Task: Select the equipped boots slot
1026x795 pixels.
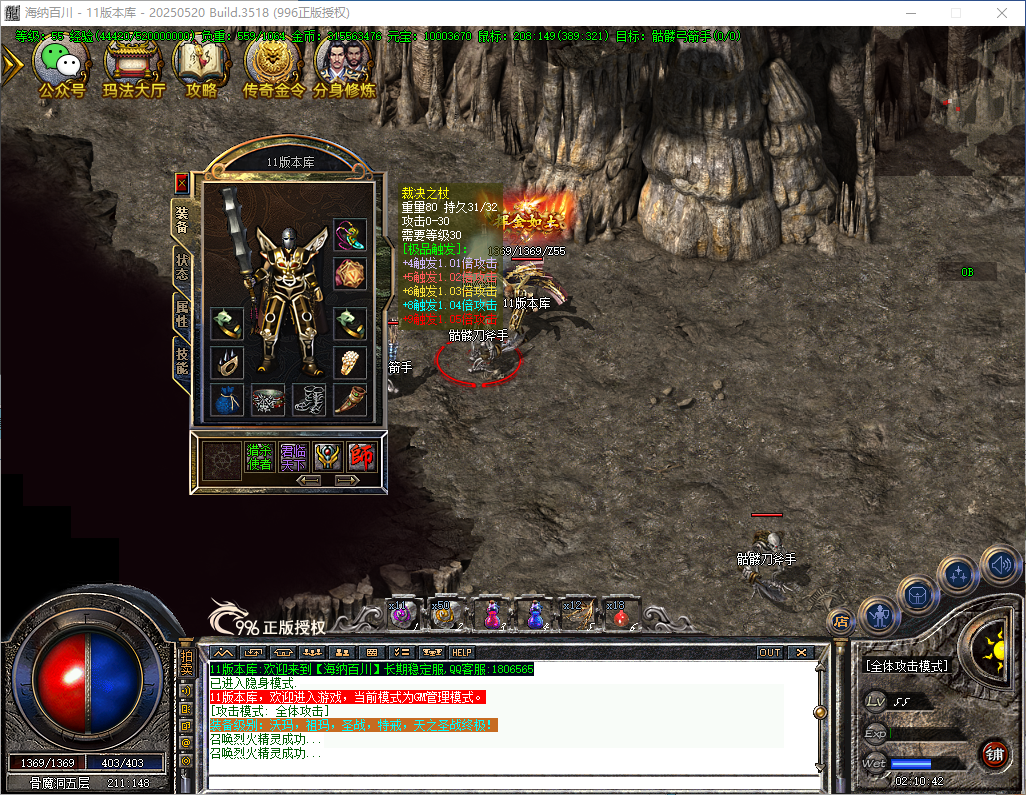Action: point(309,400)
